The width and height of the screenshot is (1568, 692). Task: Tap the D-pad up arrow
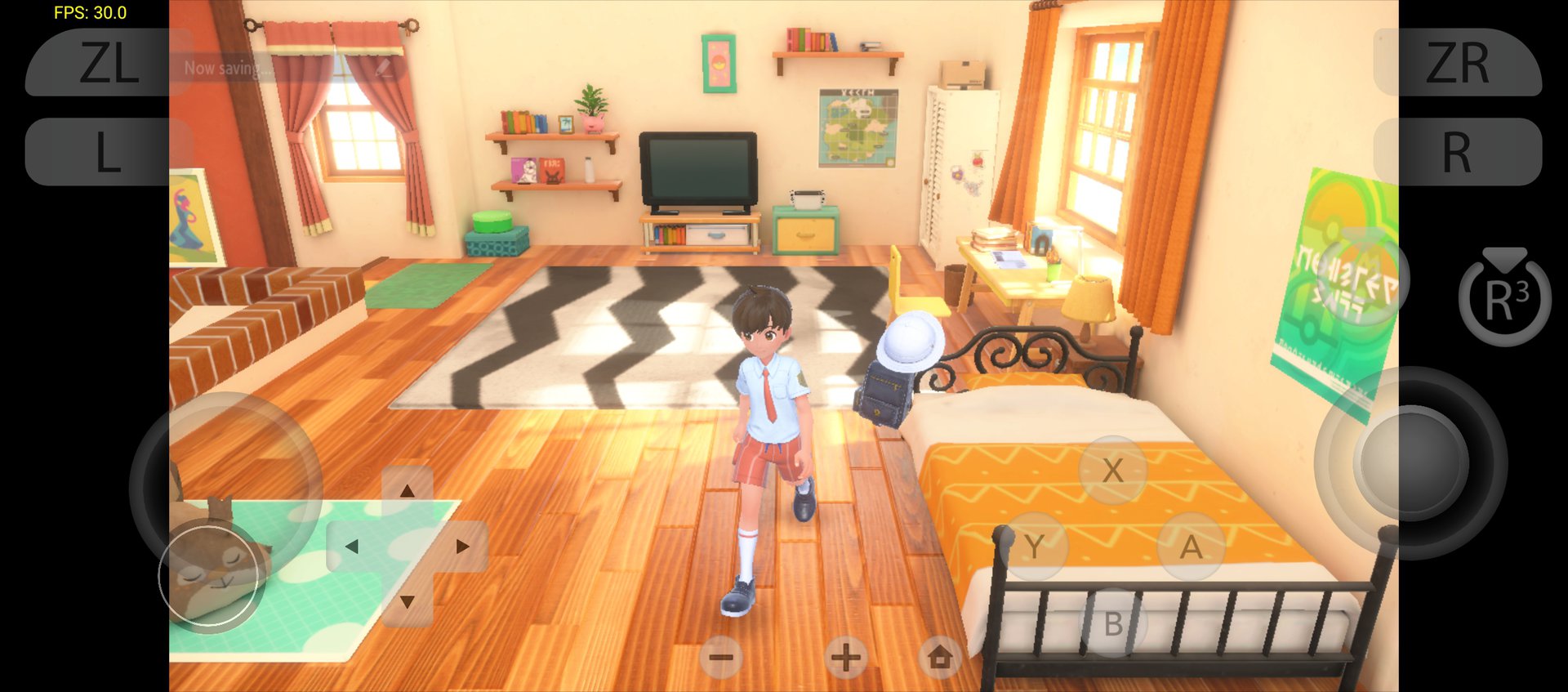(x=407, y=490)
